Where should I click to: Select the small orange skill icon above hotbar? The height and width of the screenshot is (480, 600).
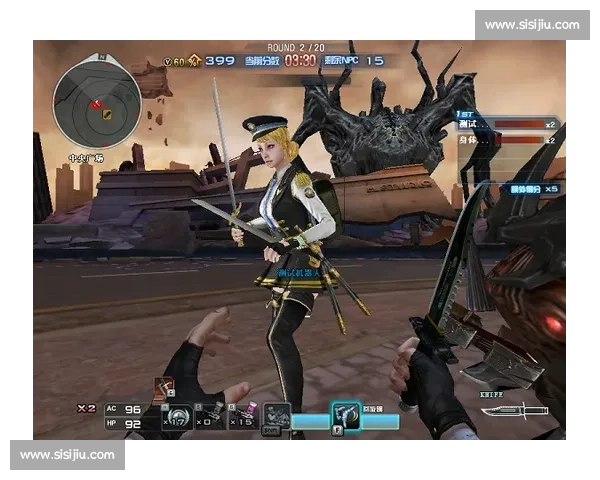(x=162, y=388)
